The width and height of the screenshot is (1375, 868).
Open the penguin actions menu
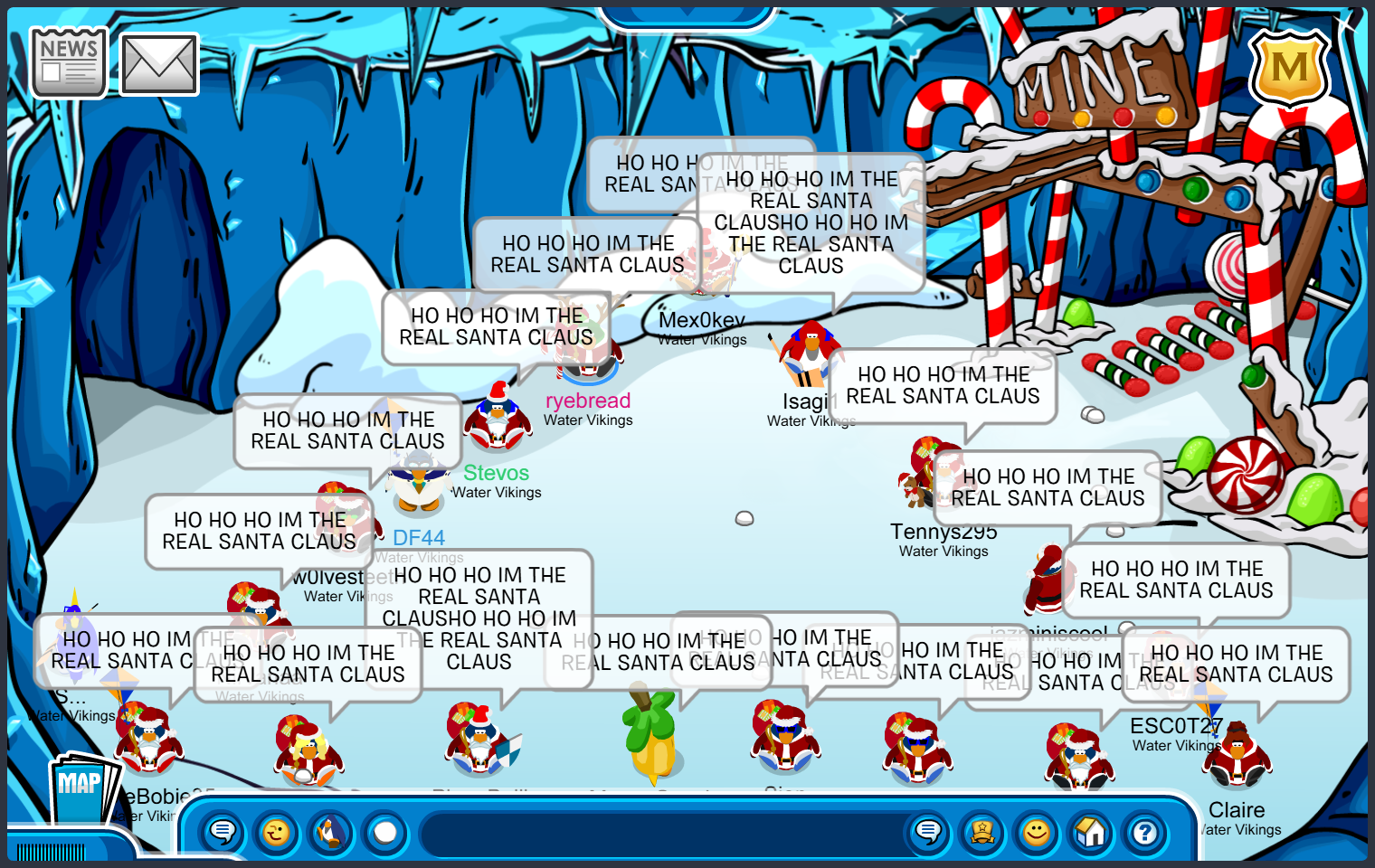331,832
